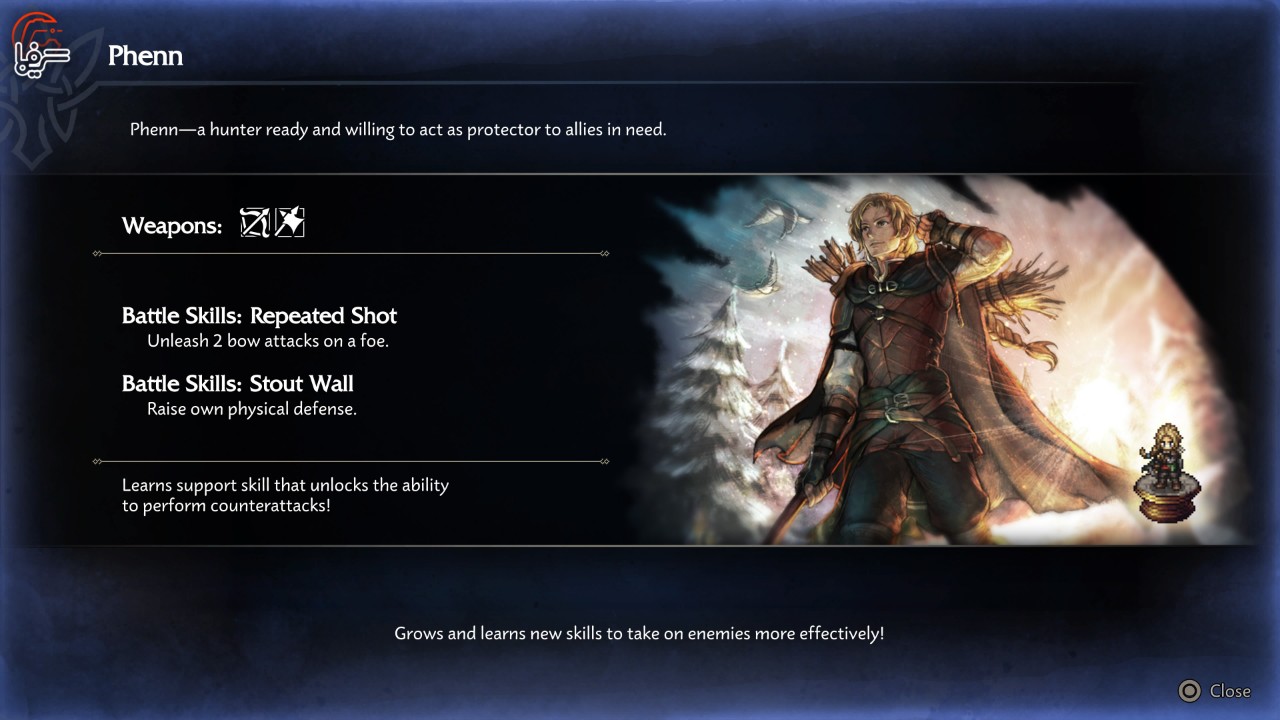Select the Phenn title header

click(145, 56)
